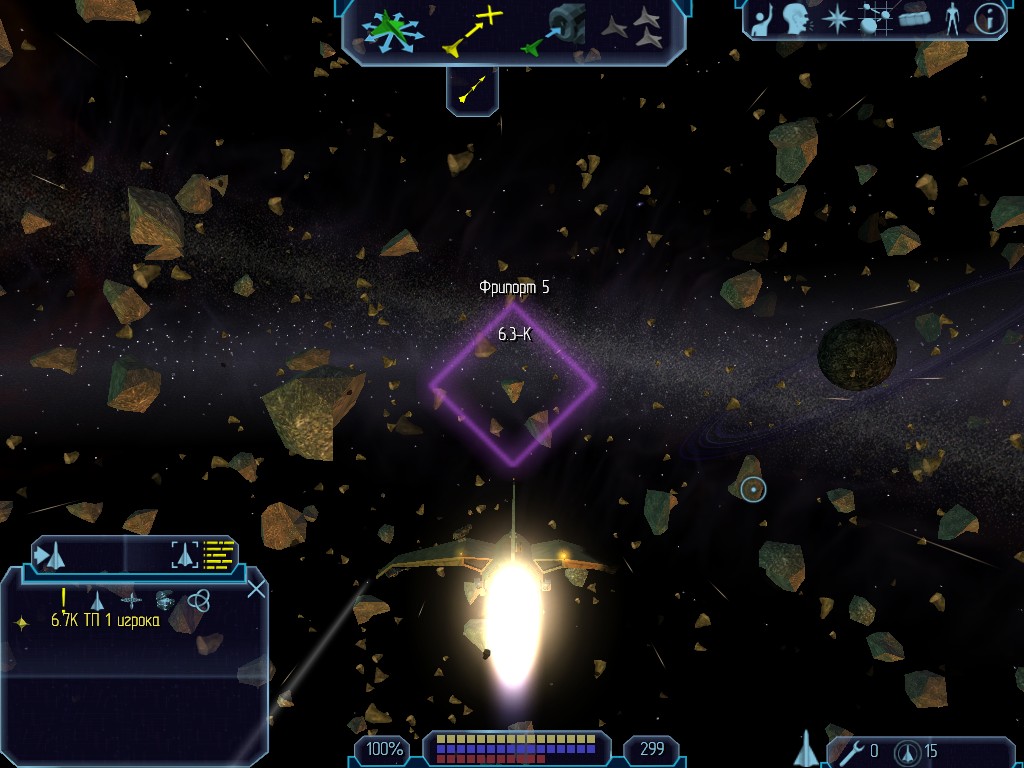Image resolution: width=1024 pixels, height=768 pixels.
Task: Show the network map spheres icon
Action: (x=875, y=19)
